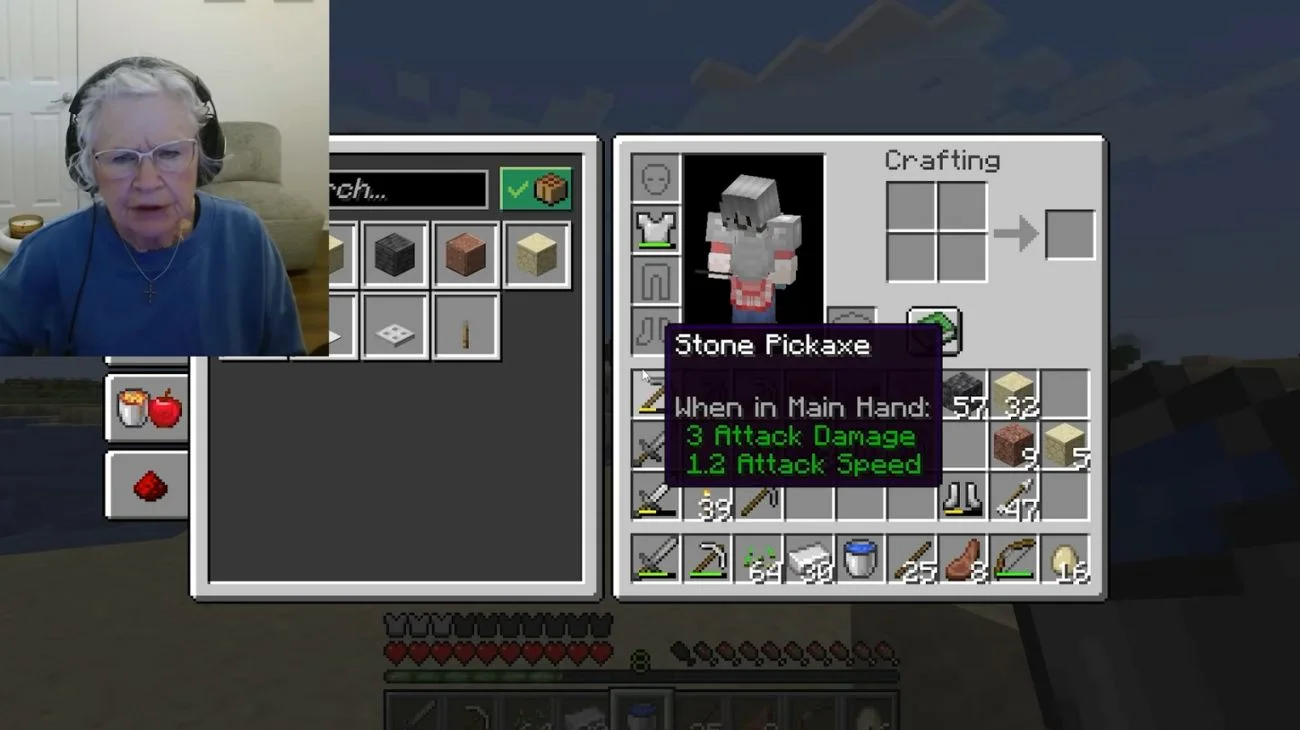Select the white pressure plate recipe

point(394,326)
